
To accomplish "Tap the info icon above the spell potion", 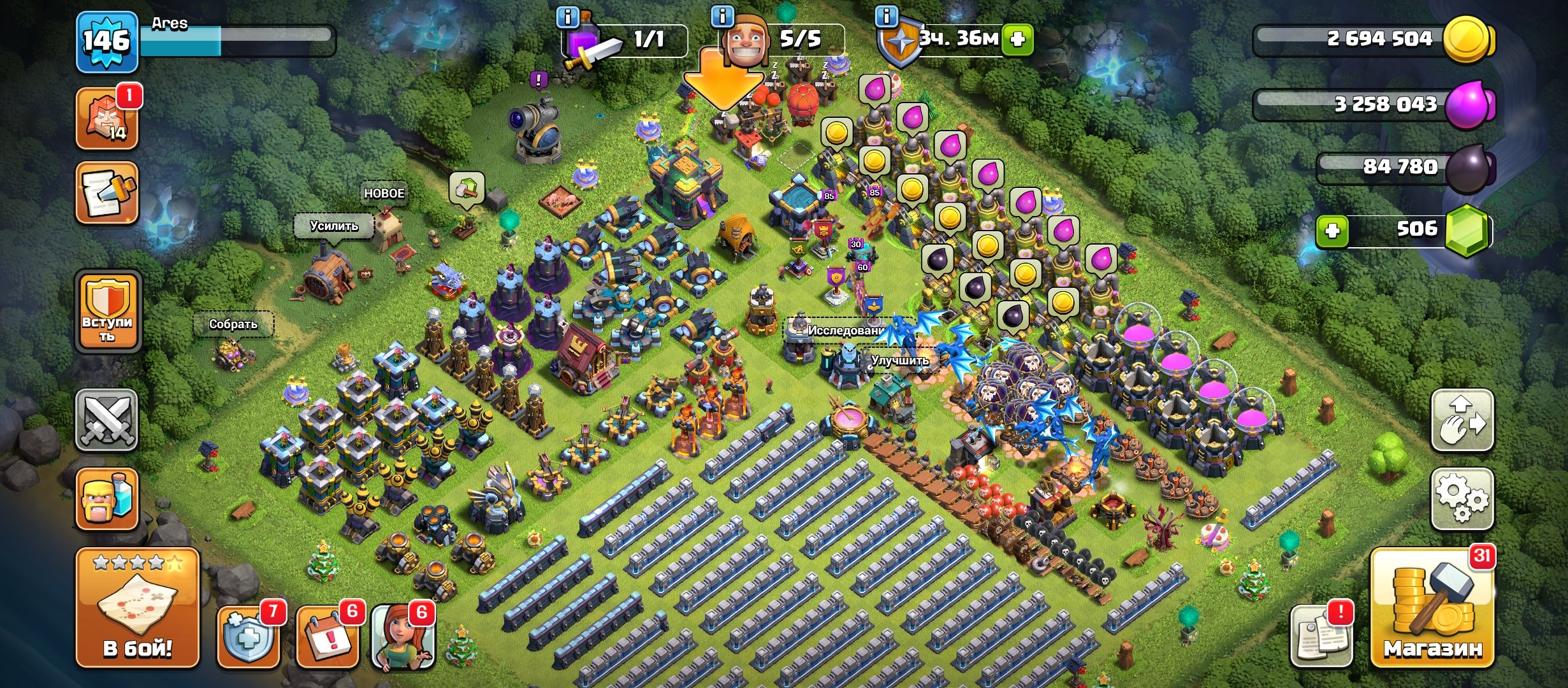I will pyautogui.click(x=567, y=18).
